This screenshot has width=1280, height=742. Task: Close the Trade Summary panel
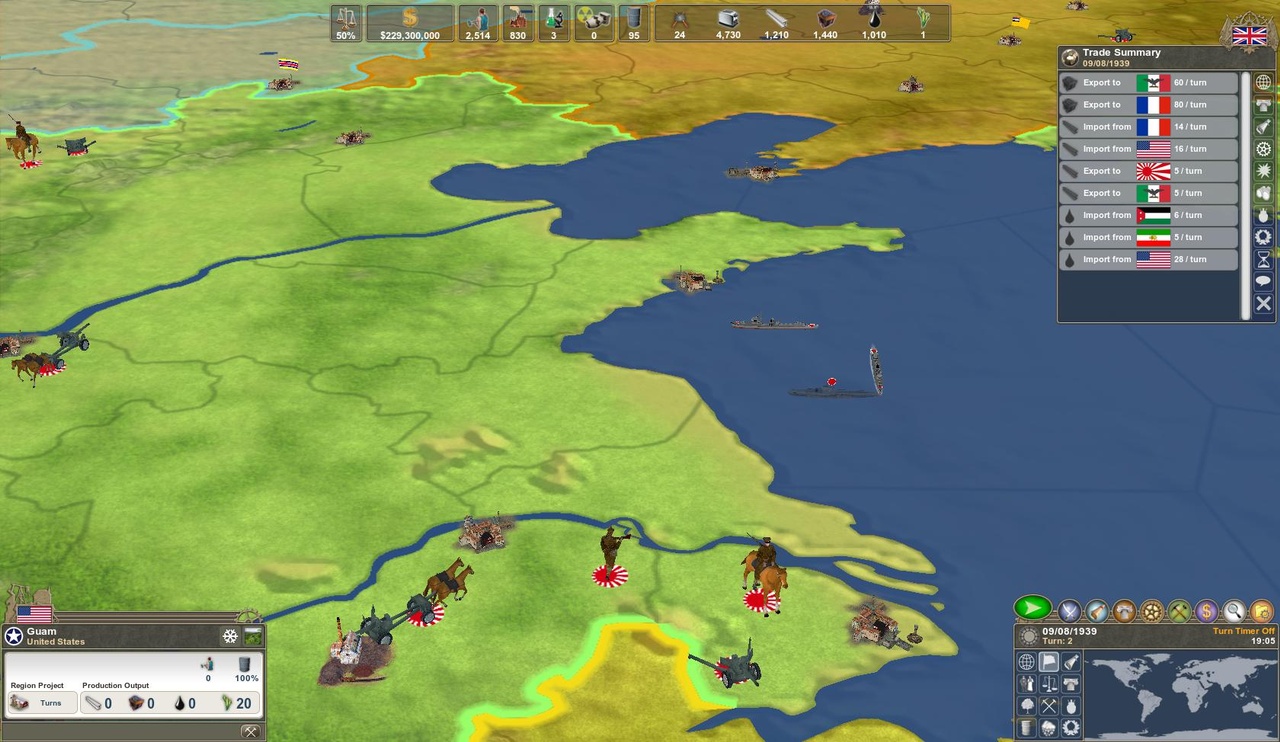[1264, 304]
